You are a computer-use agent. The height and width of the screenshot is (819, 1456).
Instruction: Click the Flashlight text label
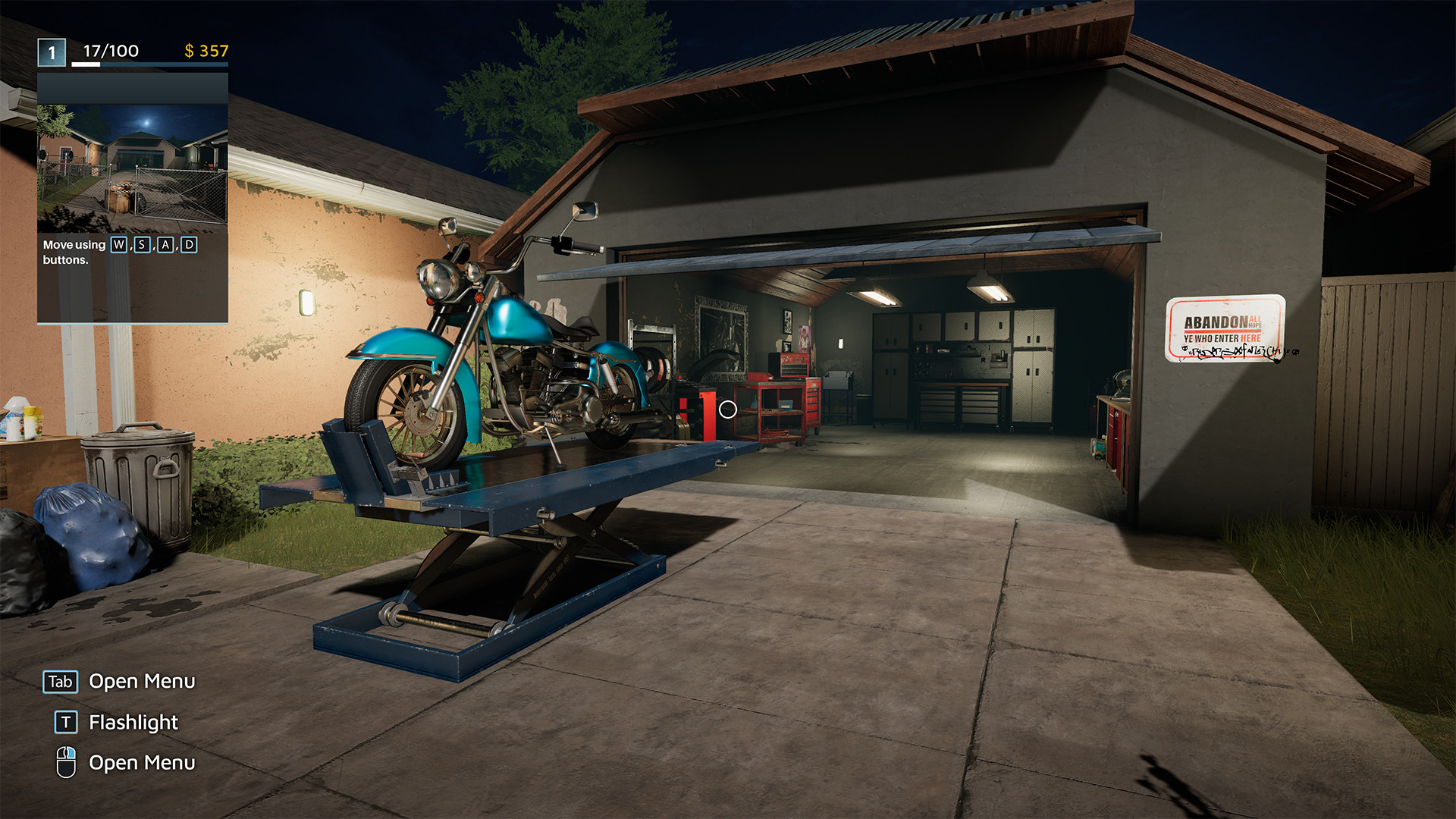[133, 722]
